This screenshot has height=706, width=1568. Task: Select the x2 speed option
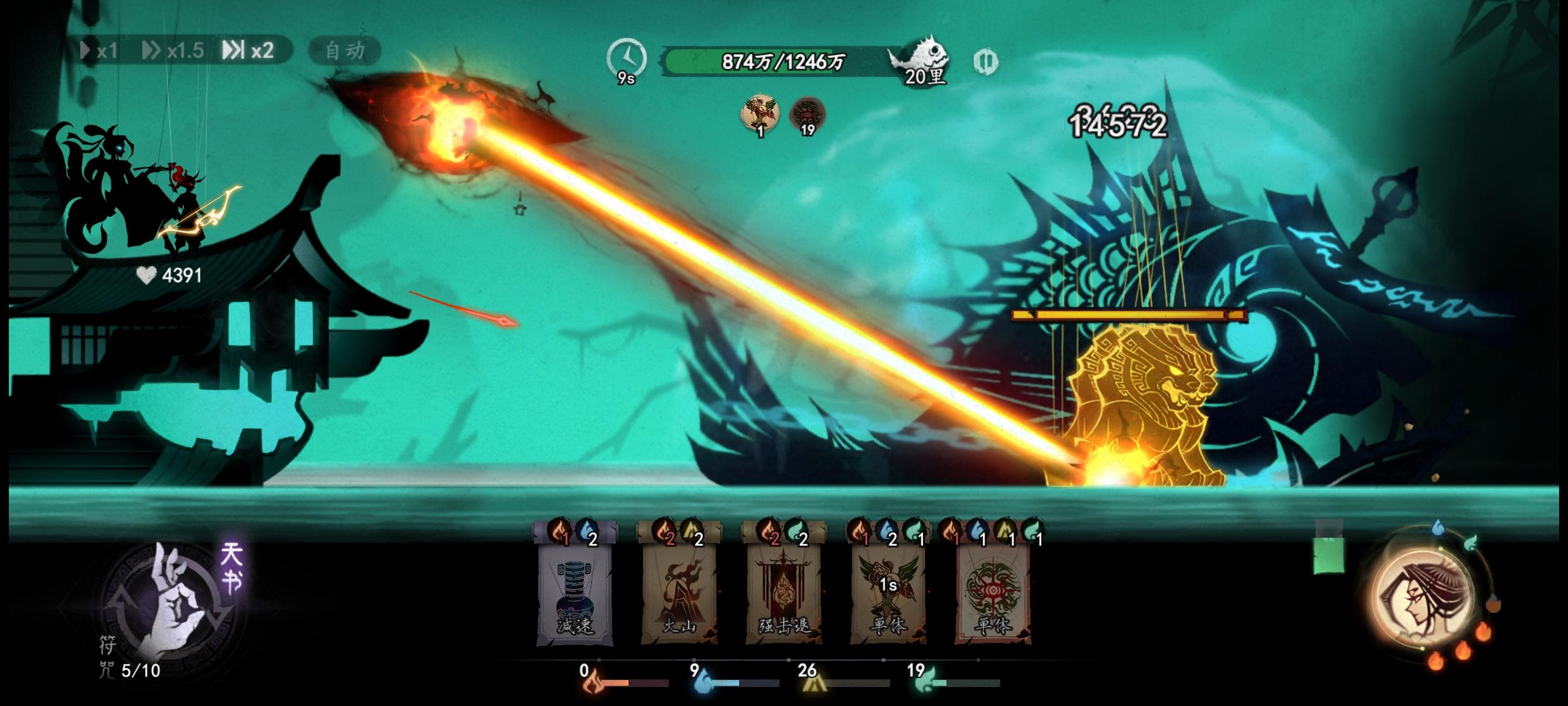tap(248, 51)
